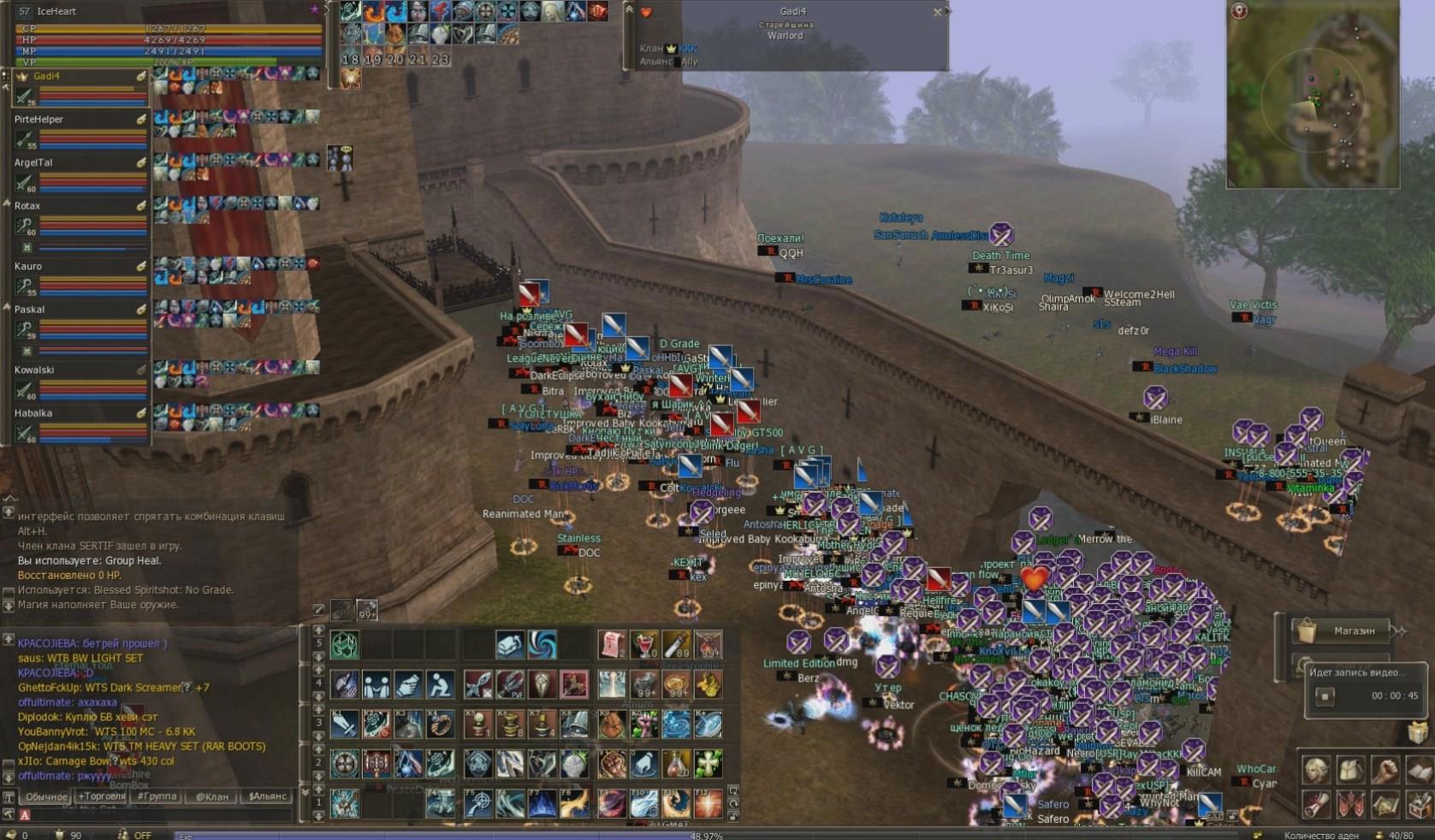Image resolution: width=1435 pixels, height=840 pixels.
Task: Open the gift box icon
Action: pos(1419,733)
